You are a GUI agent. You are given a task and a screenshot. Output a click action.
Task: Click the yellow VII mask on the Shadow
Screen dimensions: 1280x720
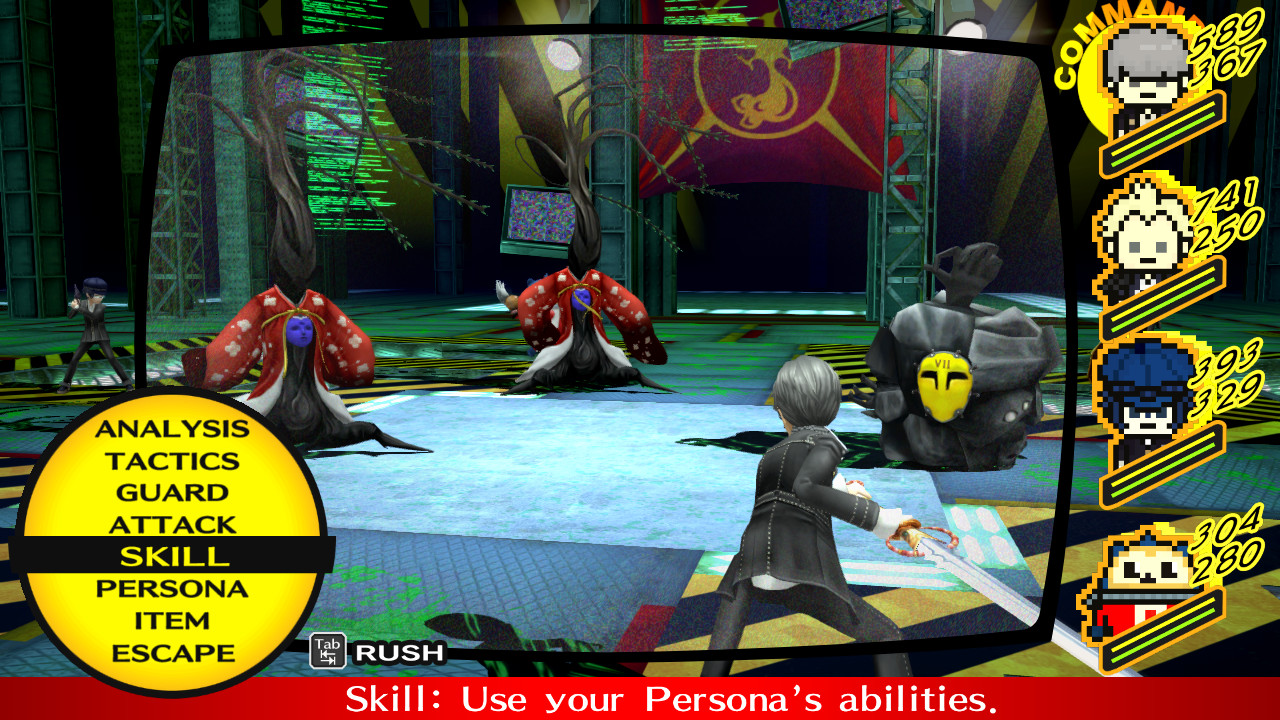pos(944,383)
